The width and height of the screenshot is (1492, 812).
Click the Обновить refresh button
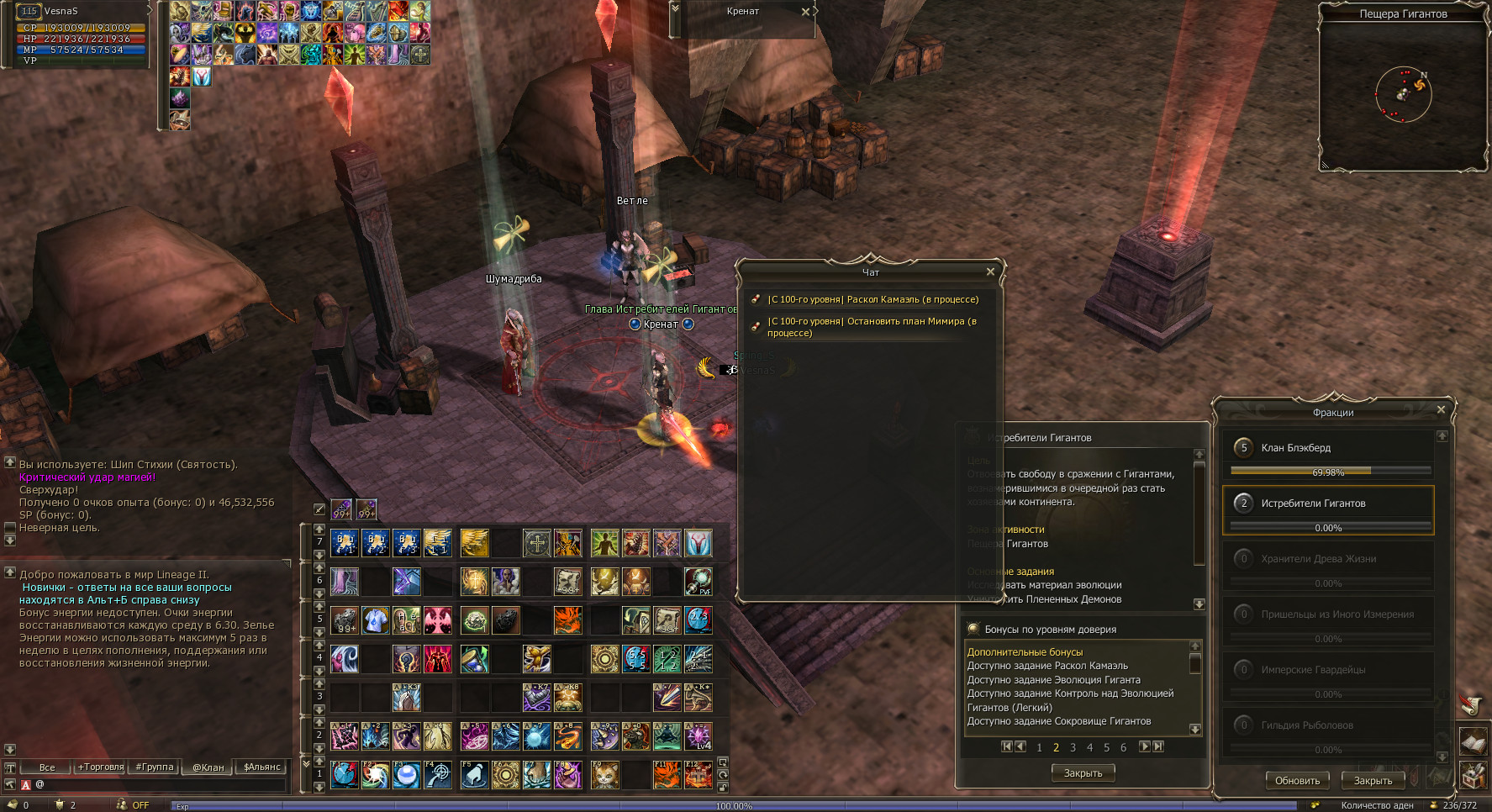pyautogui.click(x=1297, y=781)
